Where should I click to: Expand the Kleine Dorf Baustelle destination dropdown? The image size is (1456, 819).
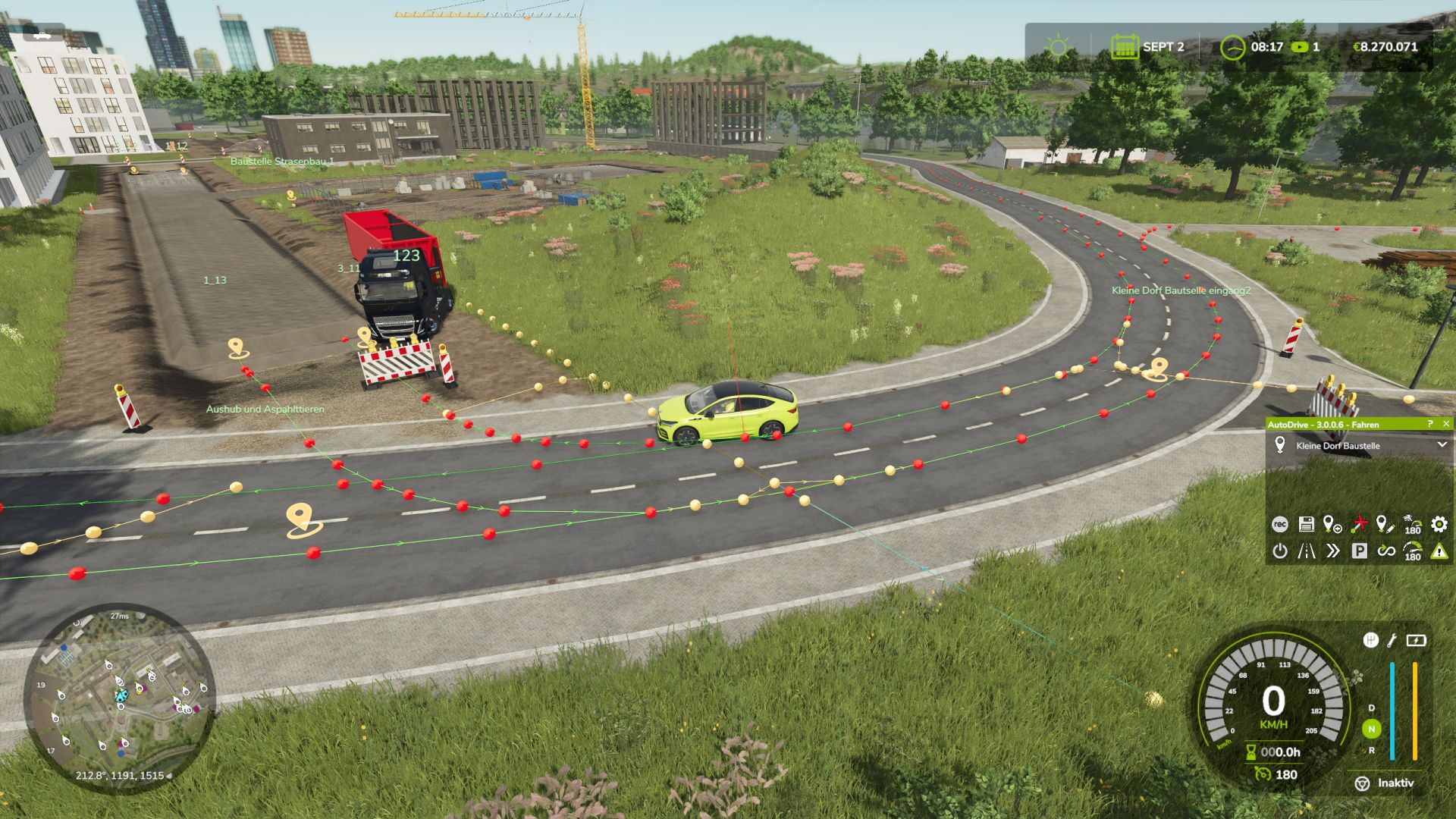1442,445
